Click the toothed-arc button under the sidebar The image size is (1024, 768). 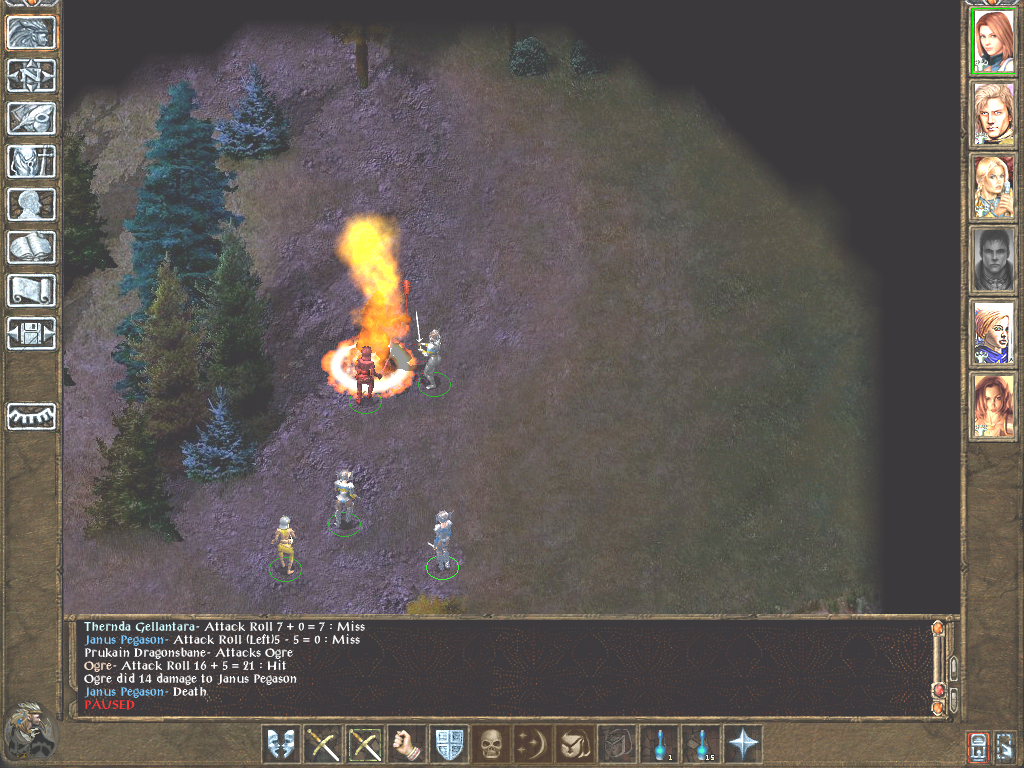(x=32, y=416)
